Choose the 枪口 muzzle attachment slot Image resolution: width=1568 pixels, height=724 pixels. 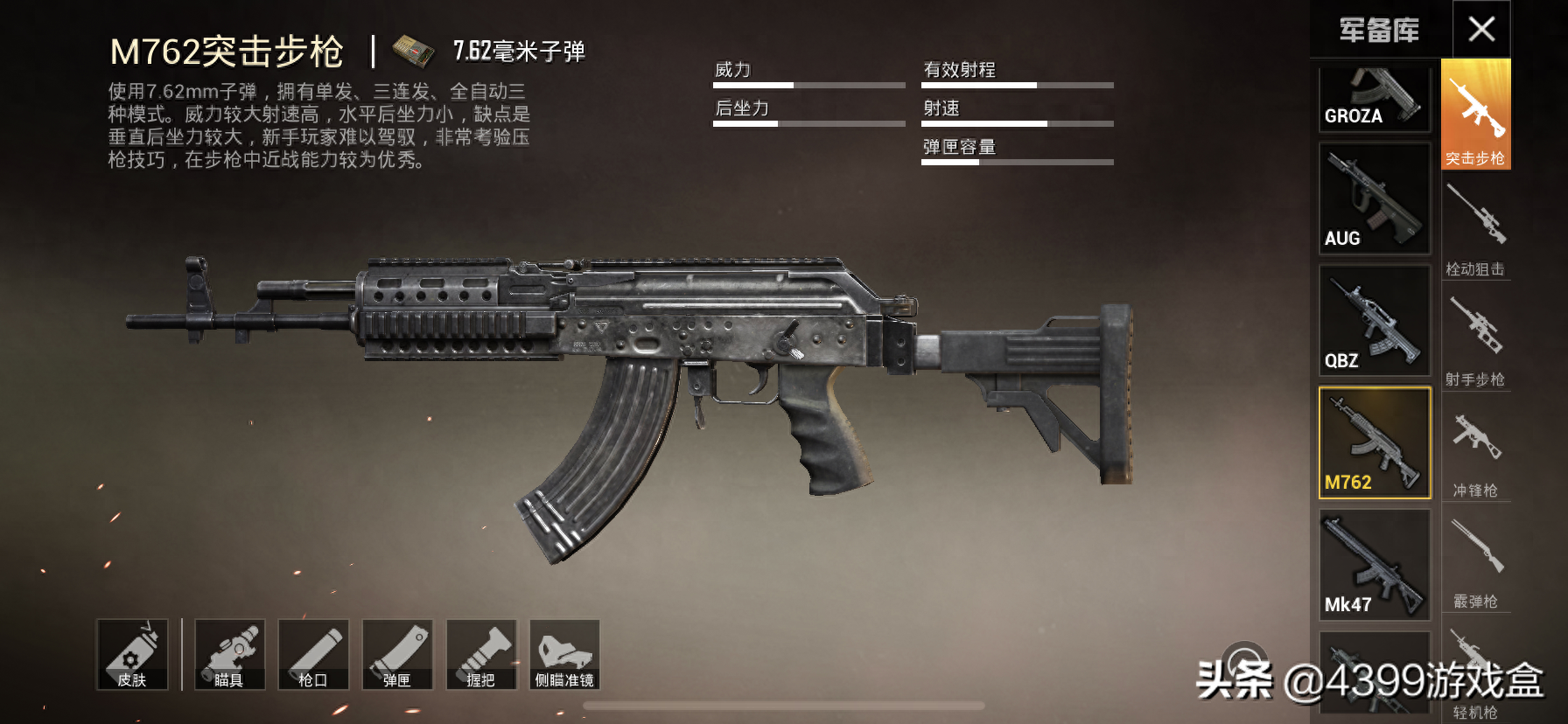[x=313, y=655]
